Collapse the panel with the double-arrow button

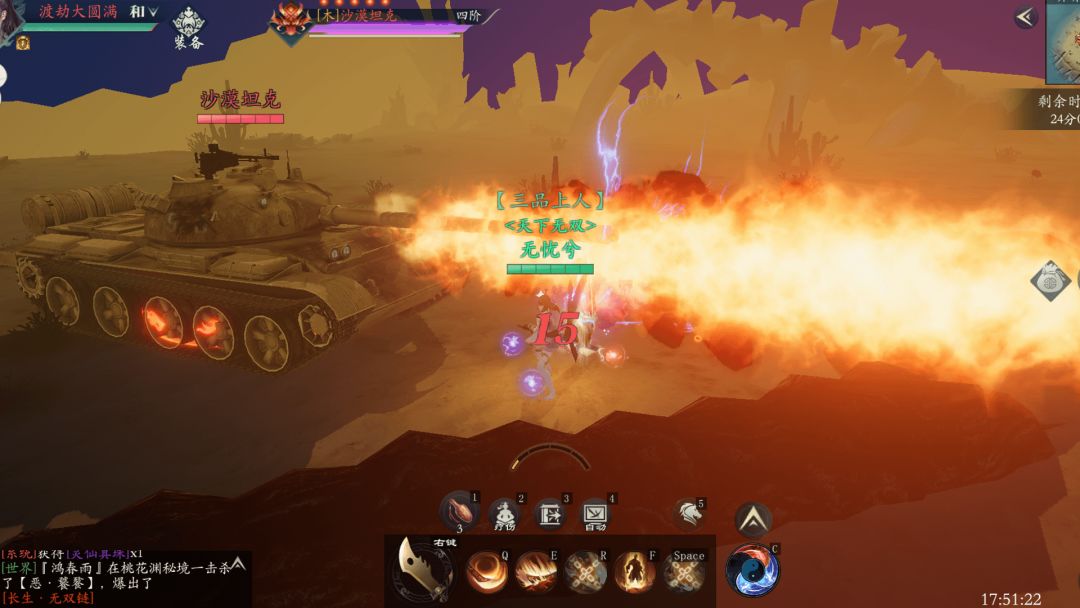[1025, 16]
